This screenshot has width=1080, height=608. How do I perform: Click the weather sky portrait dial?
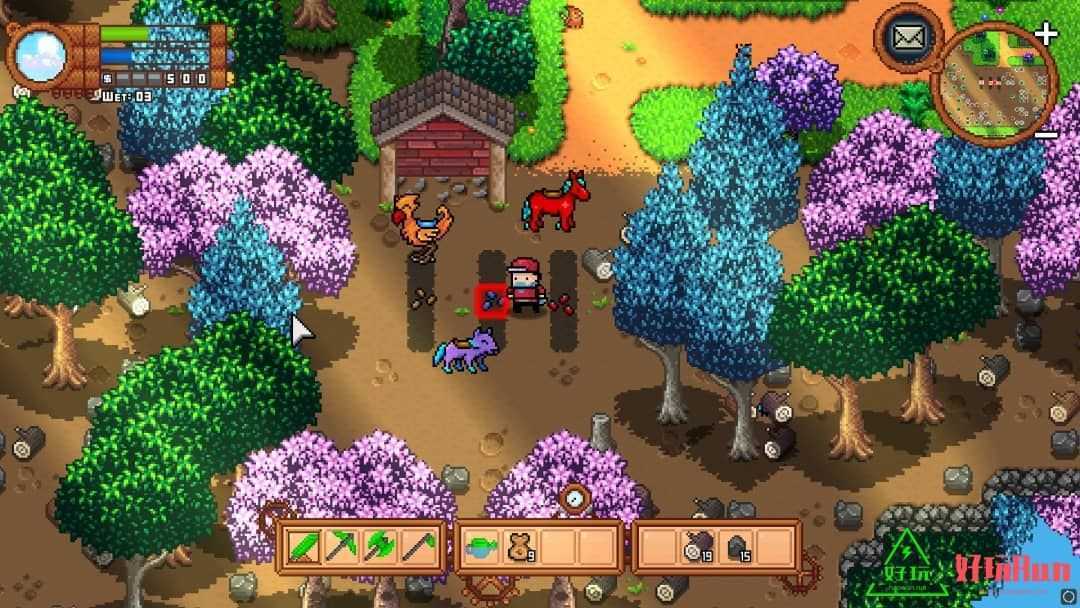[41, 52]
